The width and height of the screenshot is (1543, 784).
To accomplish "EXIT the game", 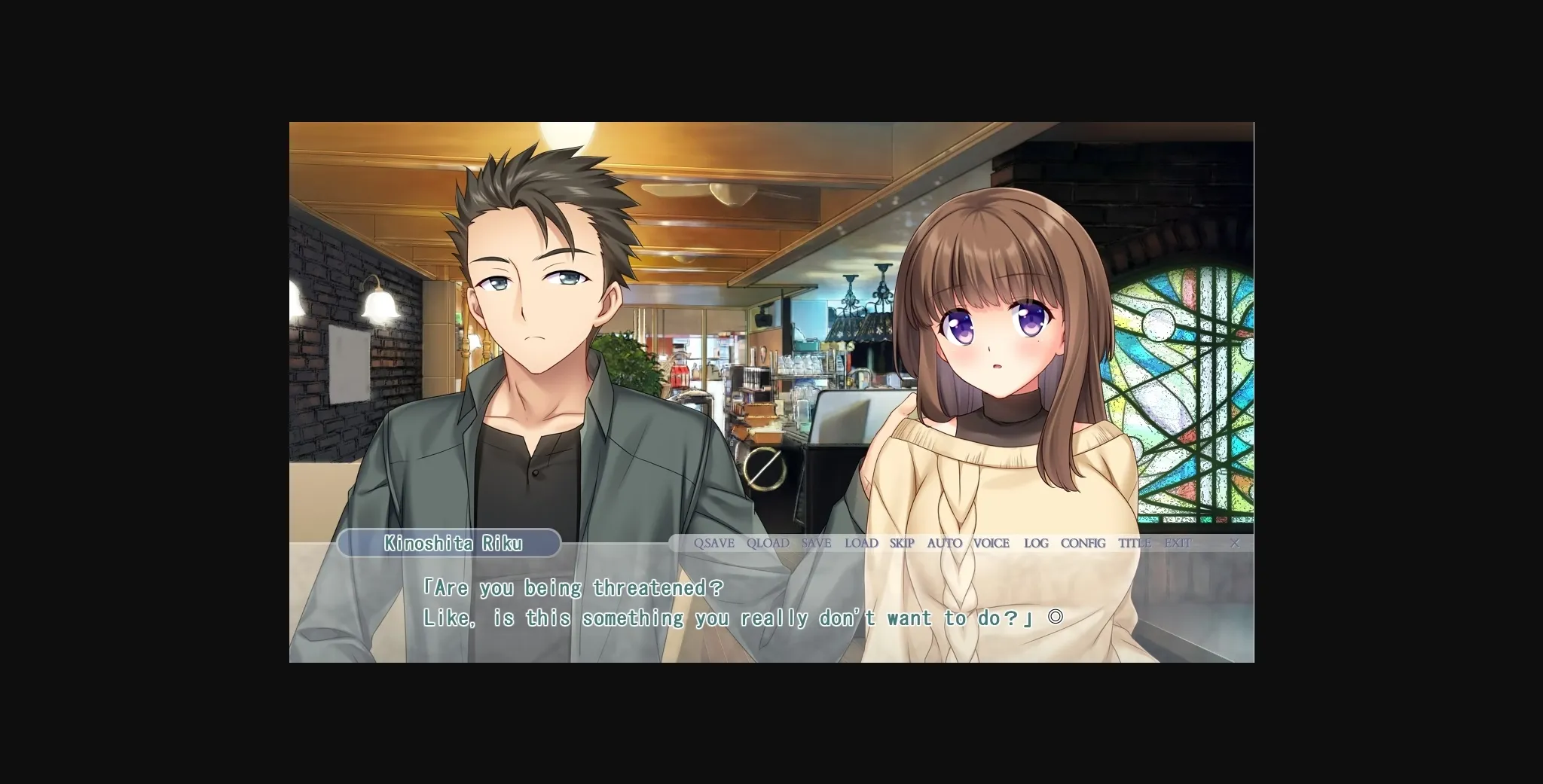I will [1177, 543].
